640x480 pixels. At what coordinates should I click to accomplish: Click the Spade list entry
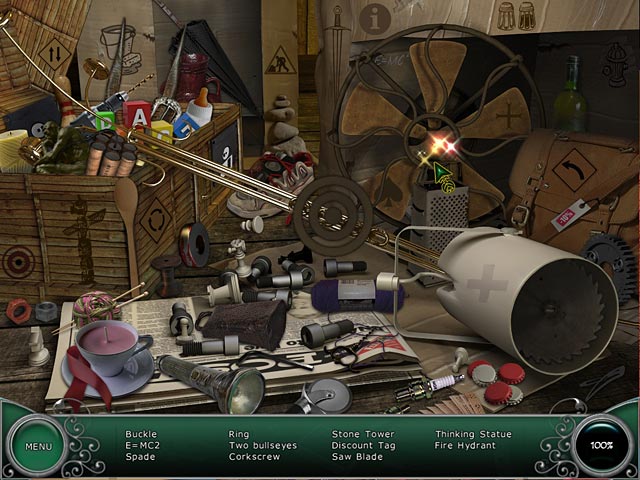(140, 456)
